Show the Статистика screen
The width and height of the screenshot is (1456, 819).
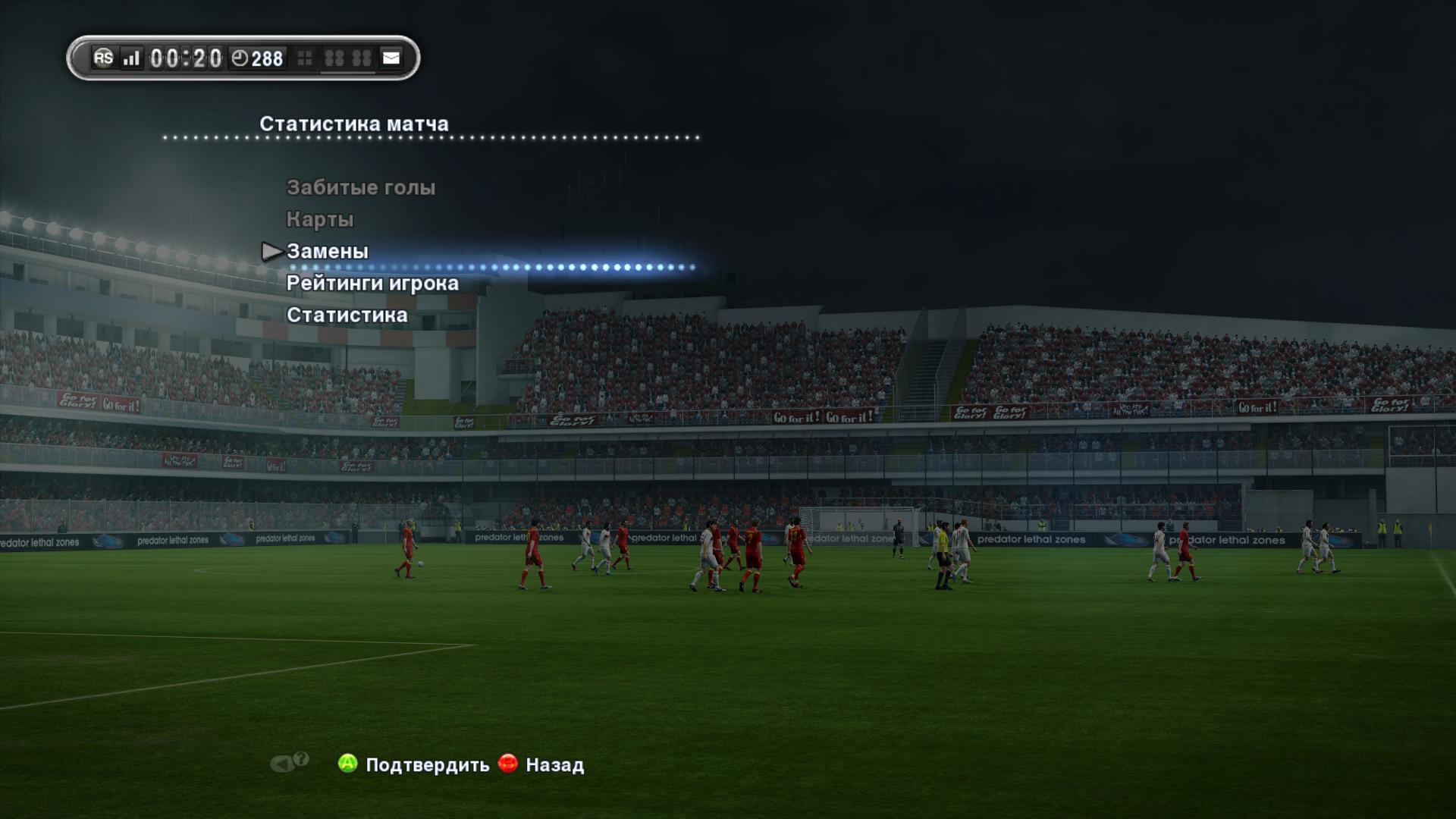(347, 315)
